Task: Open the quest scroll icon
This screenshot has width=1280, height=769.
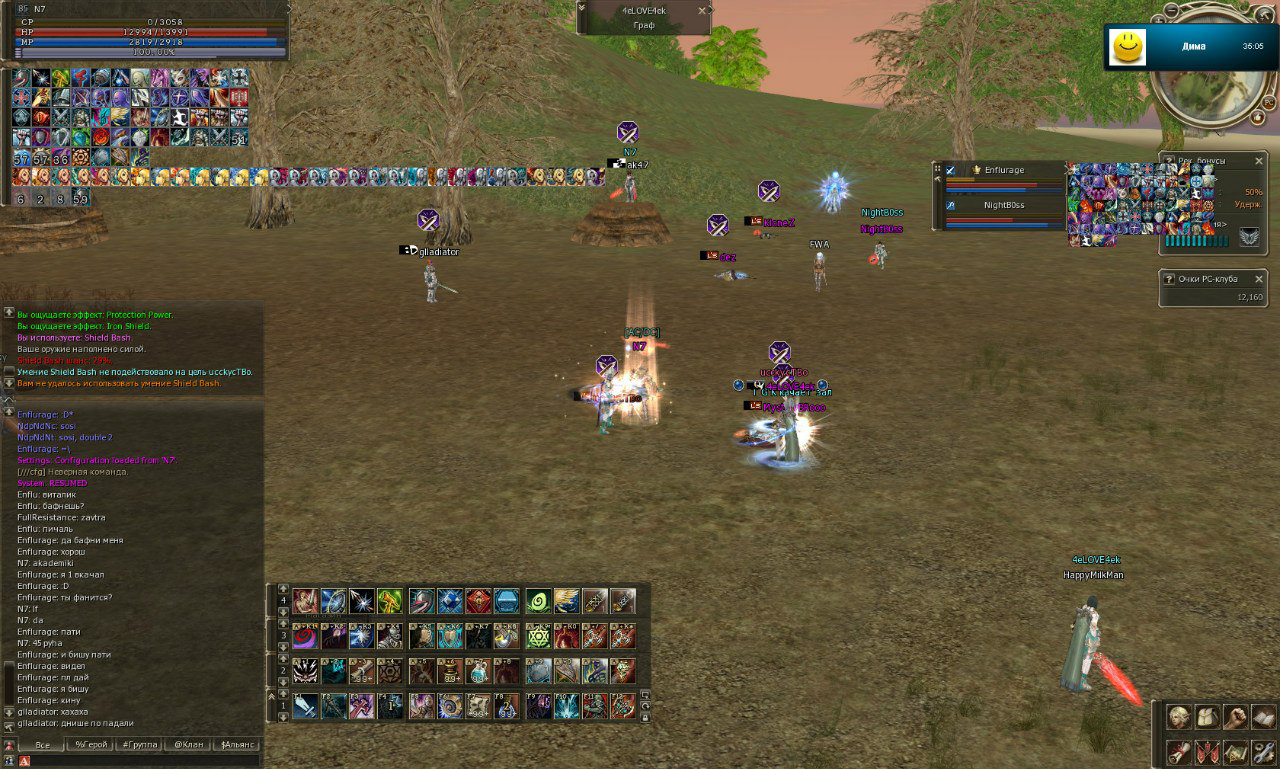Action: click(1179, 751)
